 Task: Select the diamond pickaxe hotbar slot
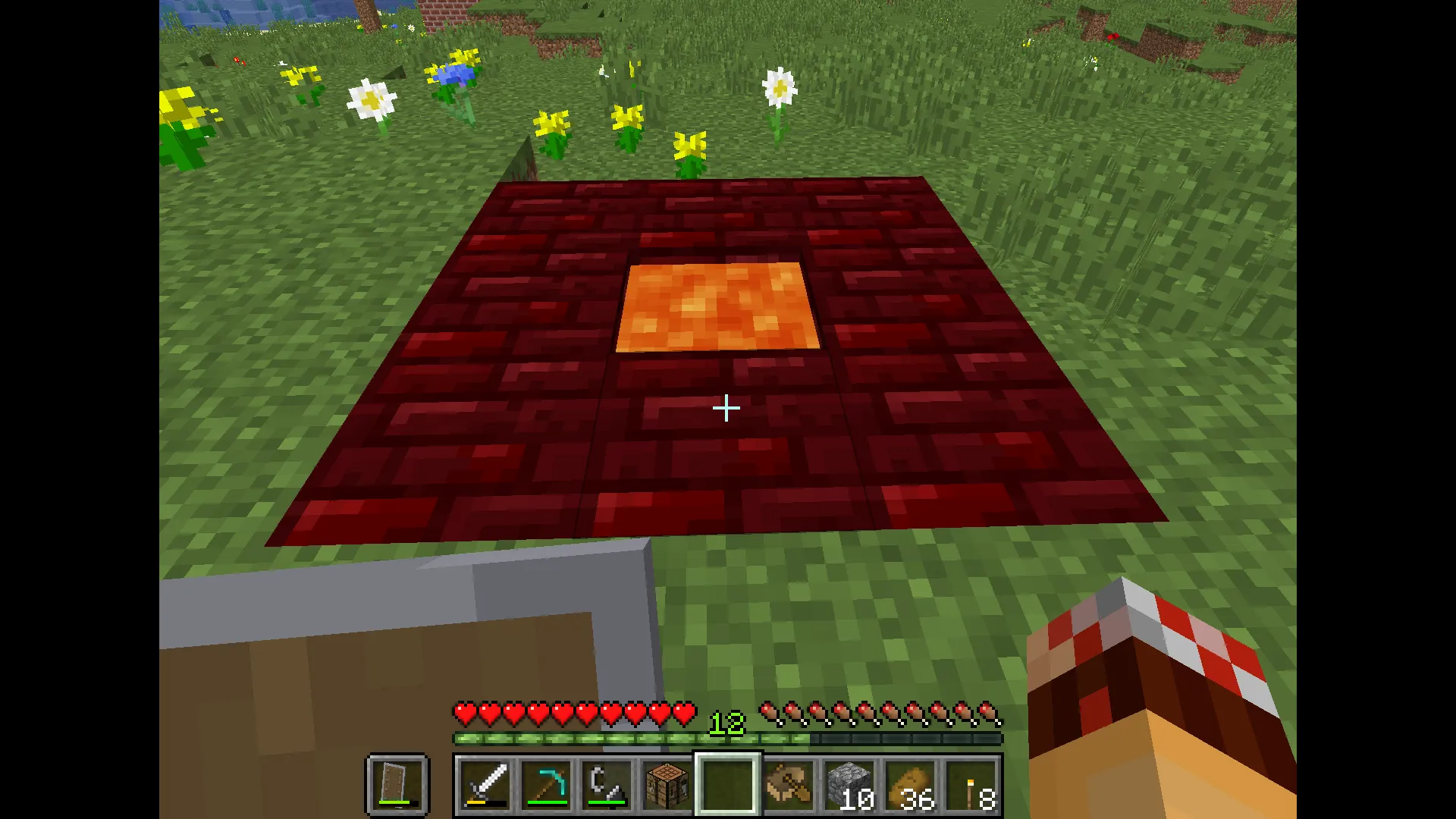pos(547,783)
